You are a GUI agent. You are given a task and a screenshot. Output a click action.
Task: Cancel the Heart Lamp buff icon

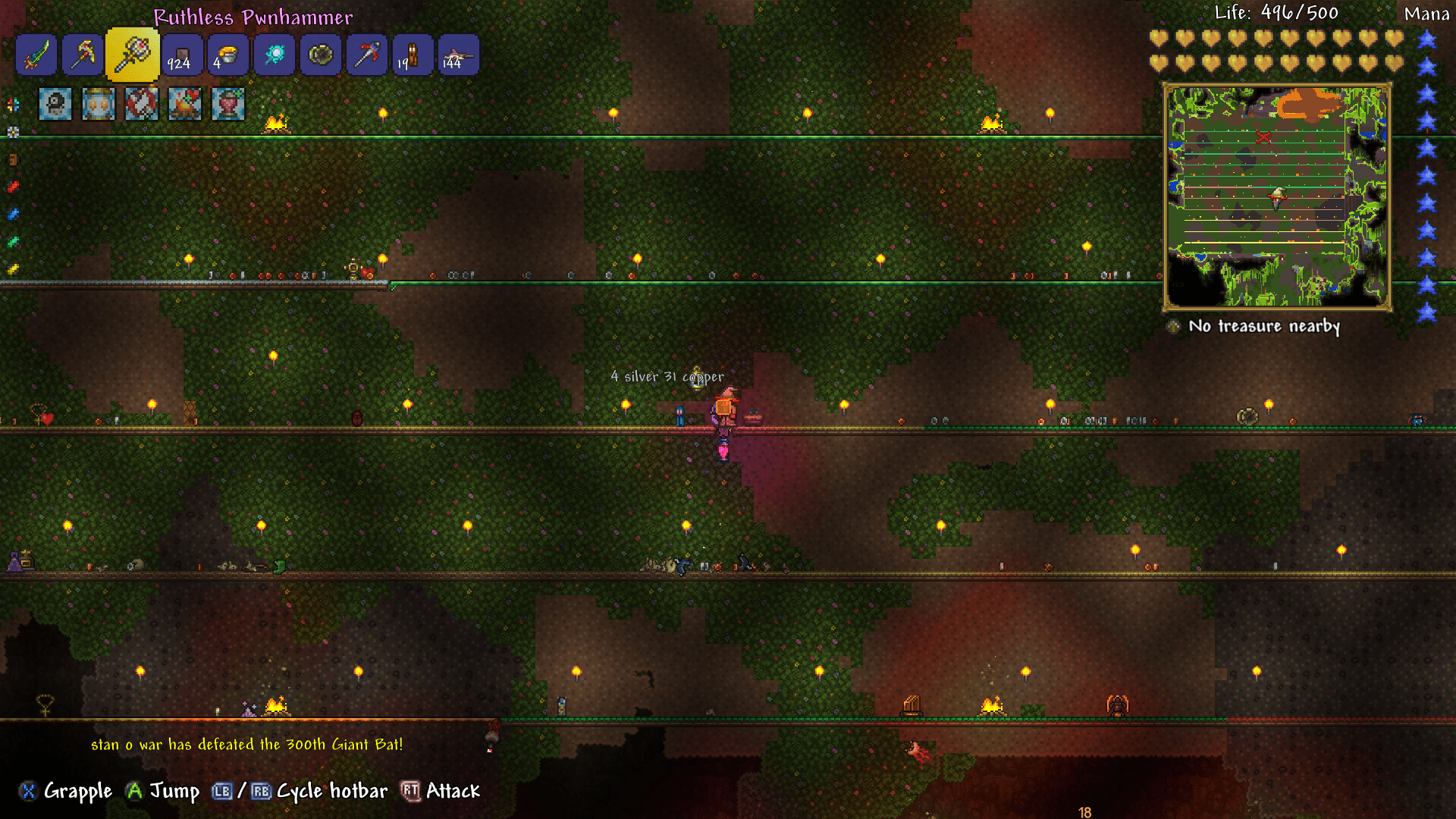(x=228, y=104)
